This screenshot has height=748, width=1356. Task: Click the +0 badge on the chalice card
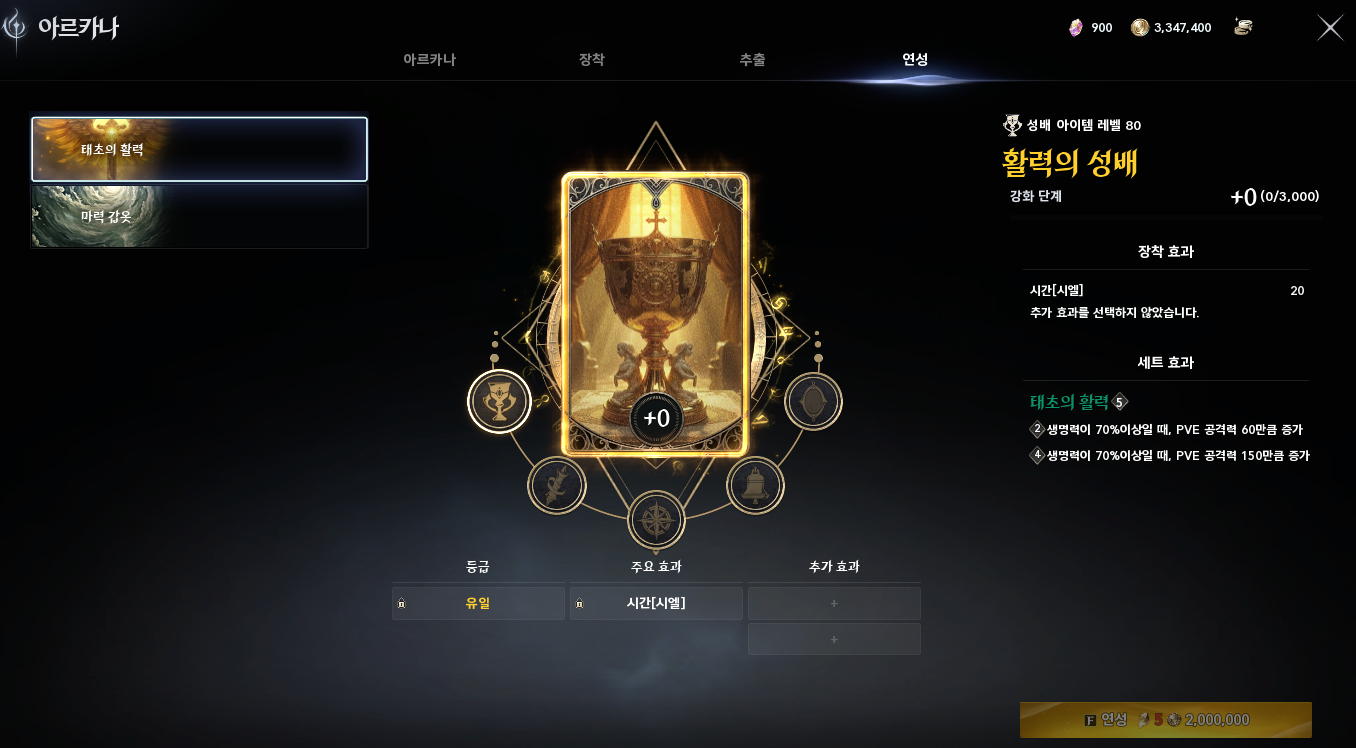656,420
